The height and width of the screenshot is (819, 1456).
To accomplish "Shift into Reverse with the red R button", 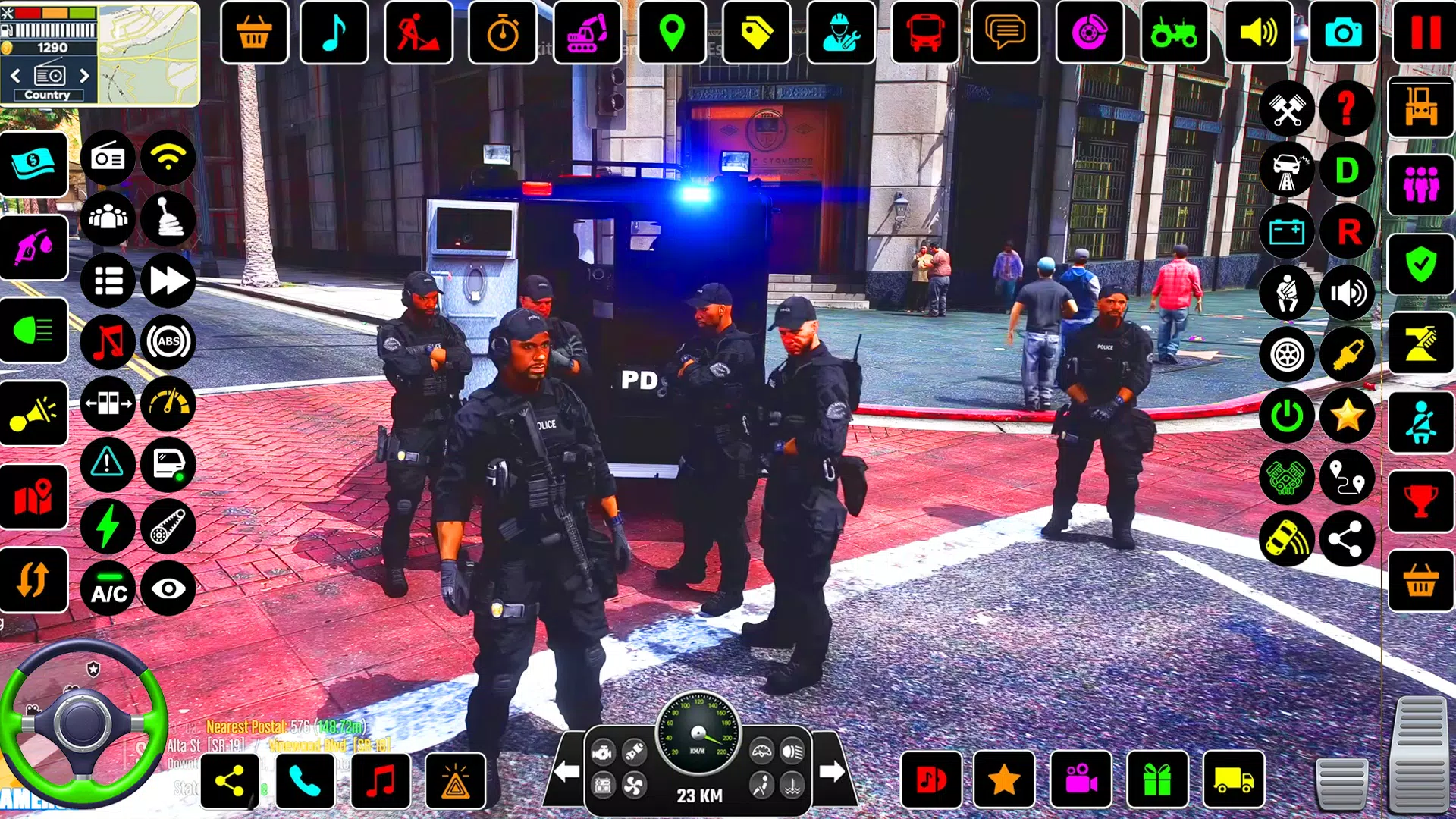I will [1347, 232].
